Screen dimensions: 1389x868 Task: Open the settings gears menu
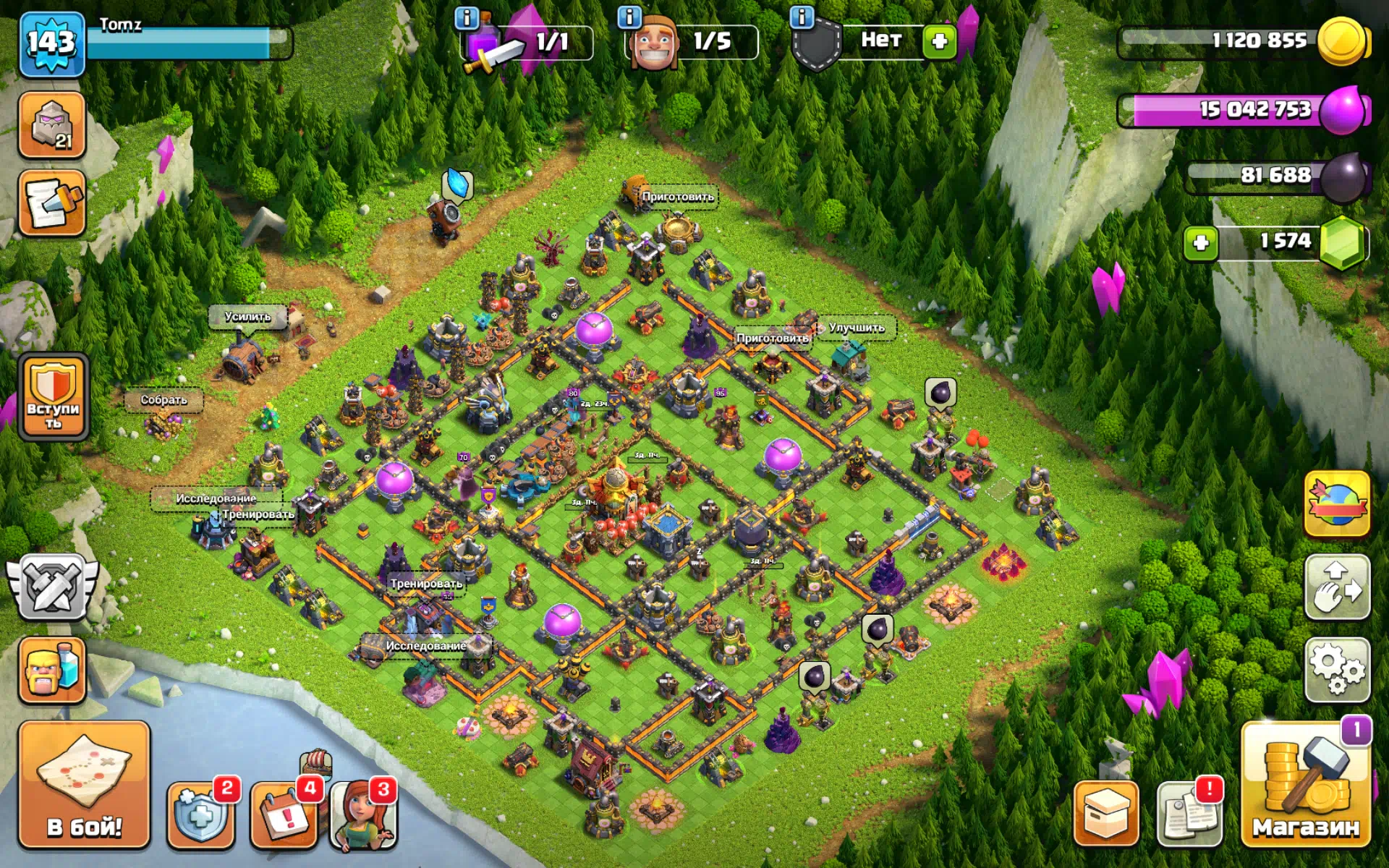[1337, 670]
